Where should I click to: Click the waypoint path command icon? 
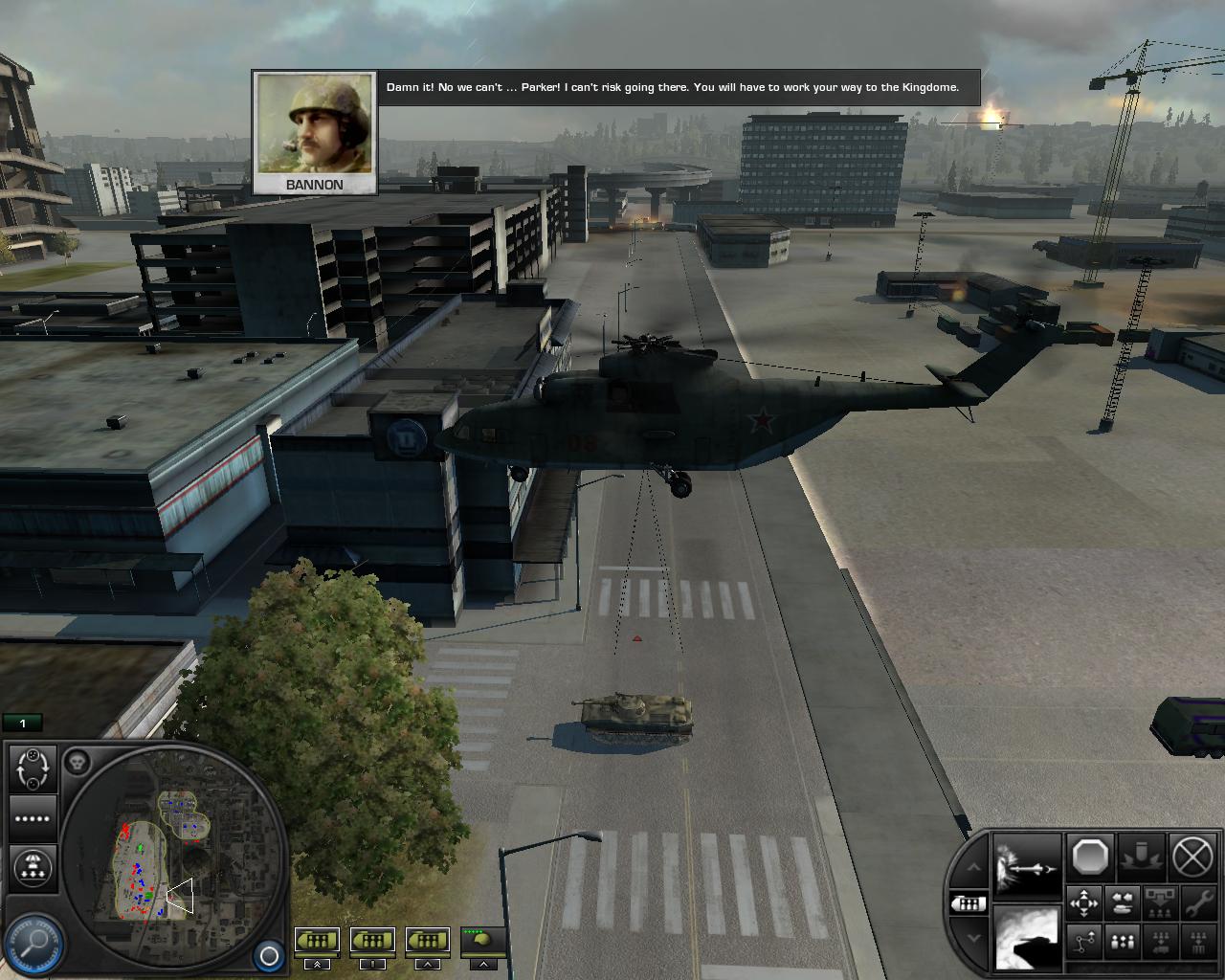coord(1084,943)
